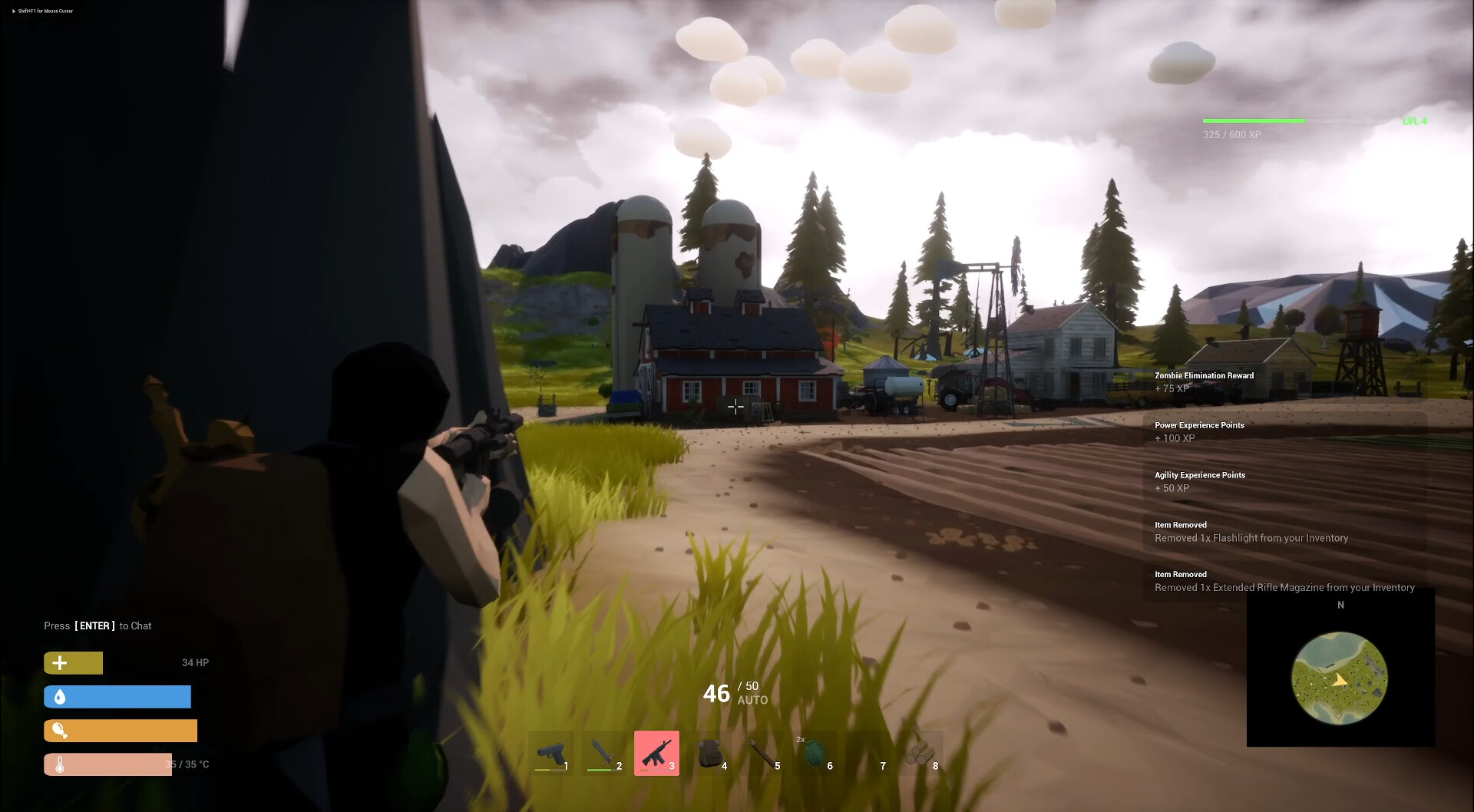
Task: Toggle the 2x grenade stack counter
Action: point(801,739)
